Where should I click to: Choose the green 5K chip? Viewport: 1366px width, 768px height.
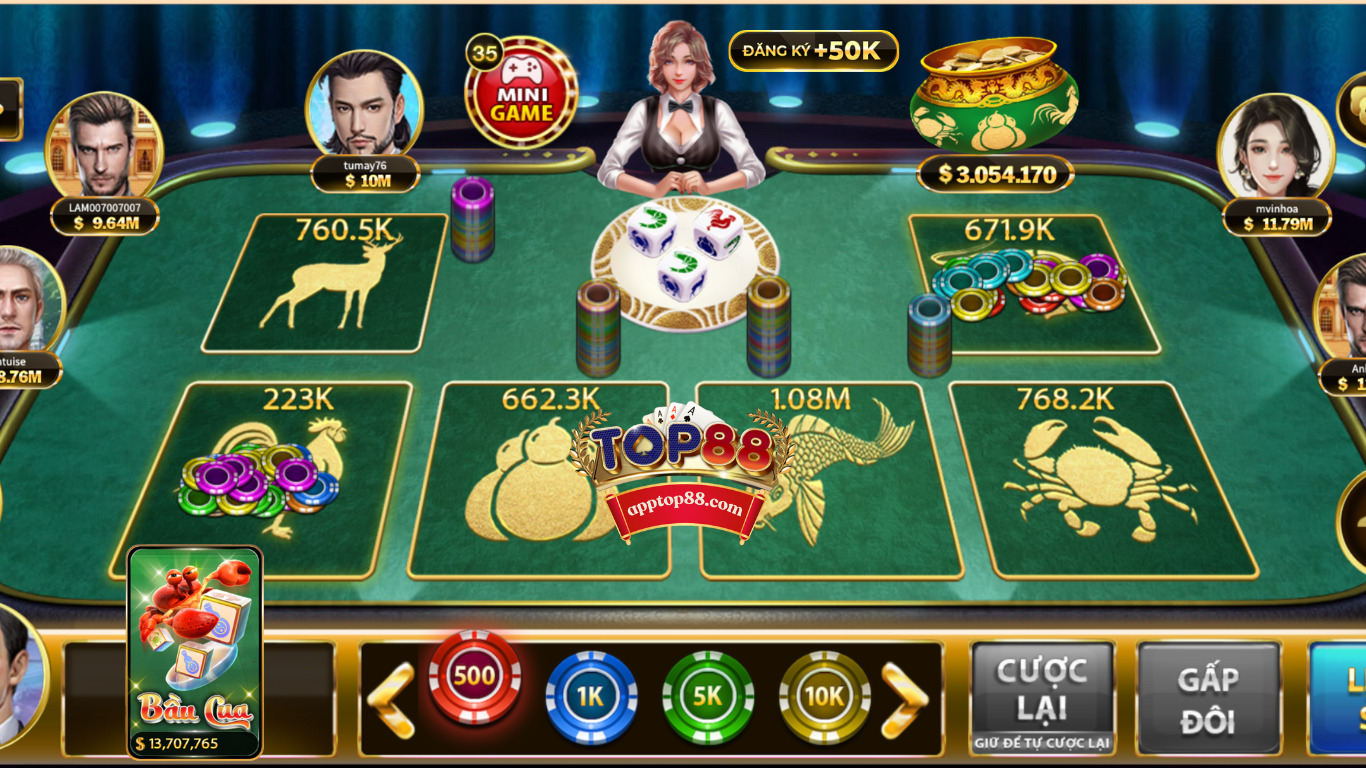click(x=708, y=697)
